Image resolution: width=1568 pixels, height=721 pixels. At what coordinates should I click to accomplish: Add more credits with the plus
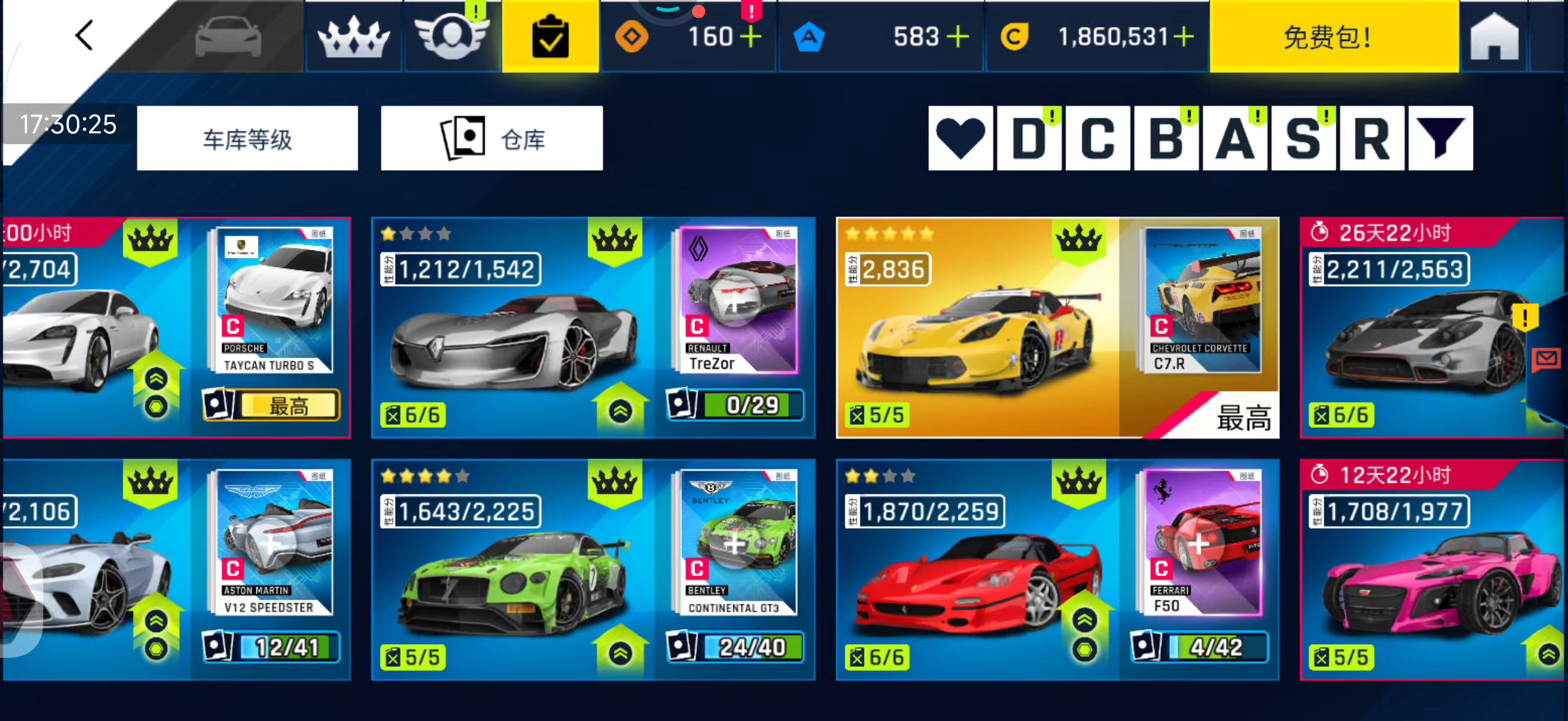coord(1184,37)
